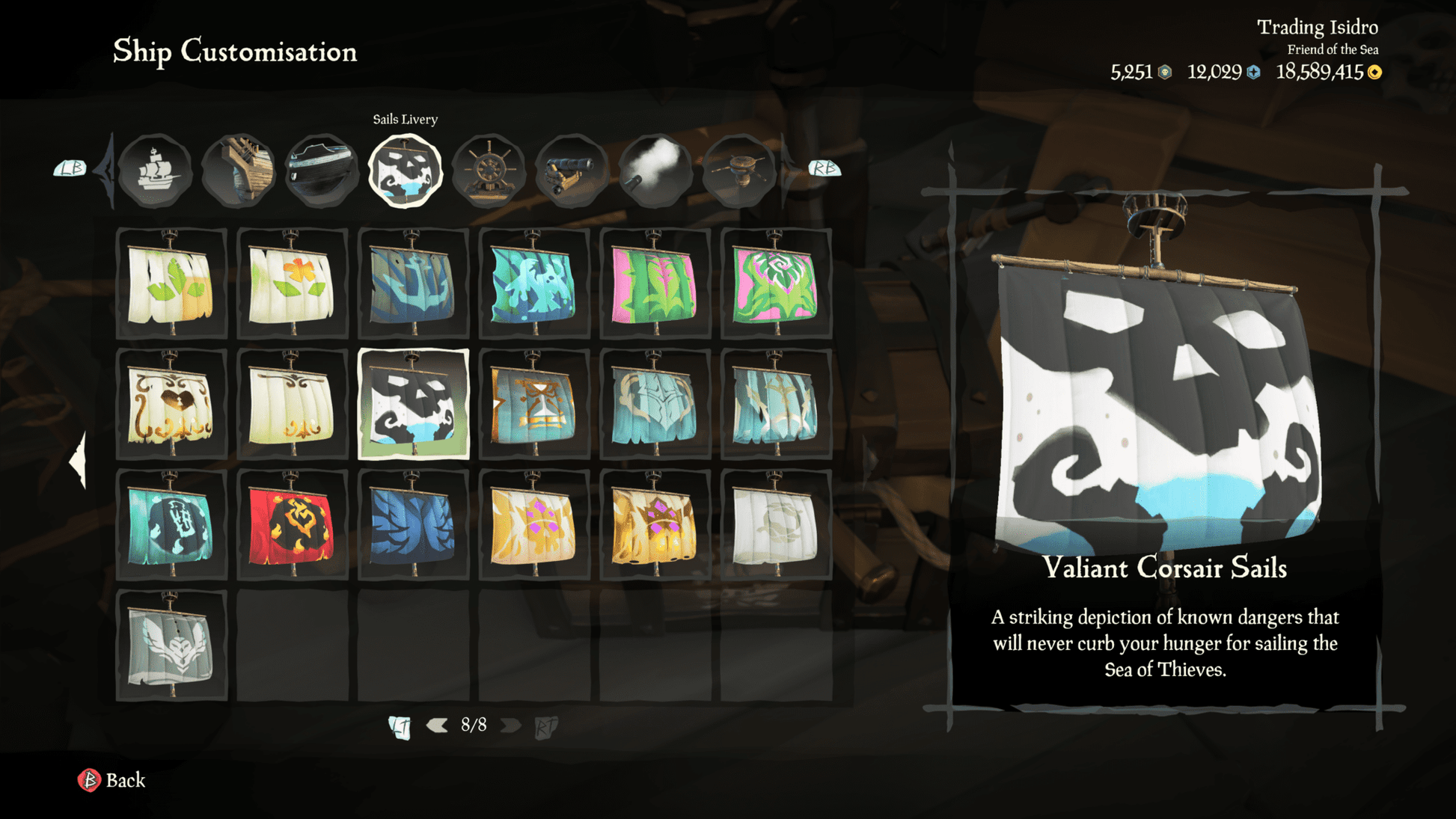Open the ship silhouette category tab

pyautogui.click(x=155, y=171)
